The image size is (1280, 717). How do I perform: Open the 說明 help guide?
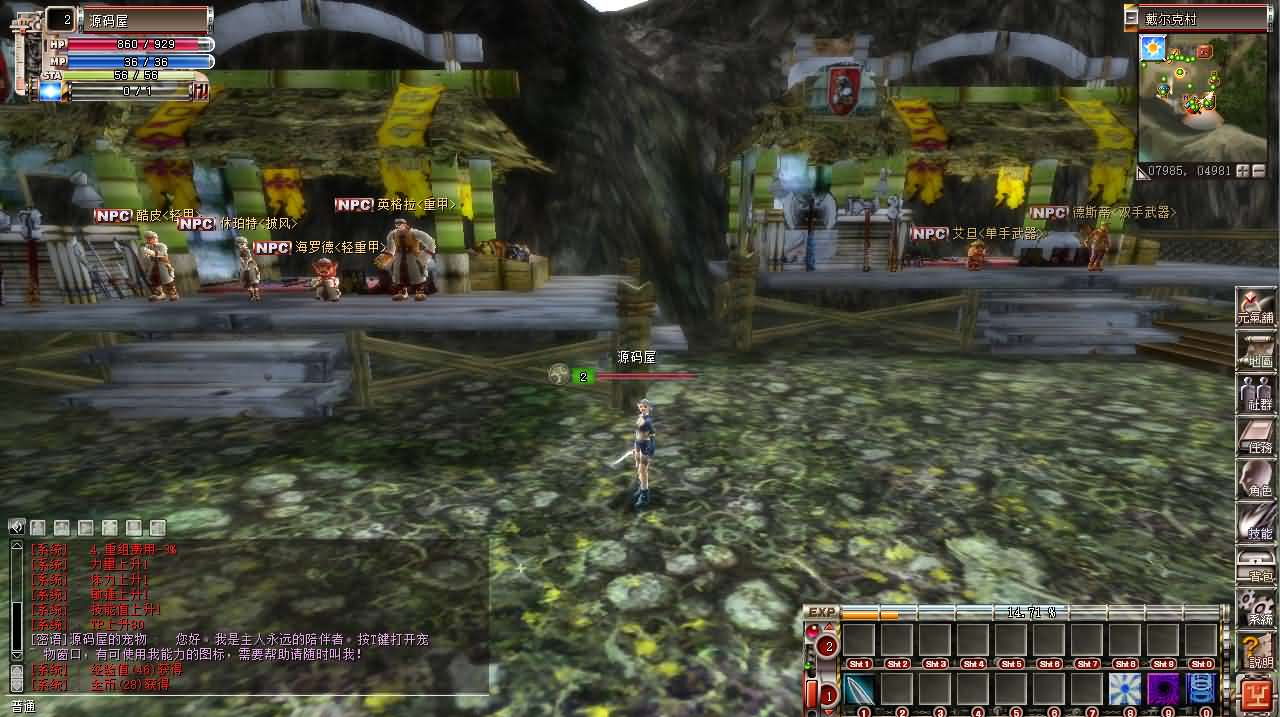1256,651
